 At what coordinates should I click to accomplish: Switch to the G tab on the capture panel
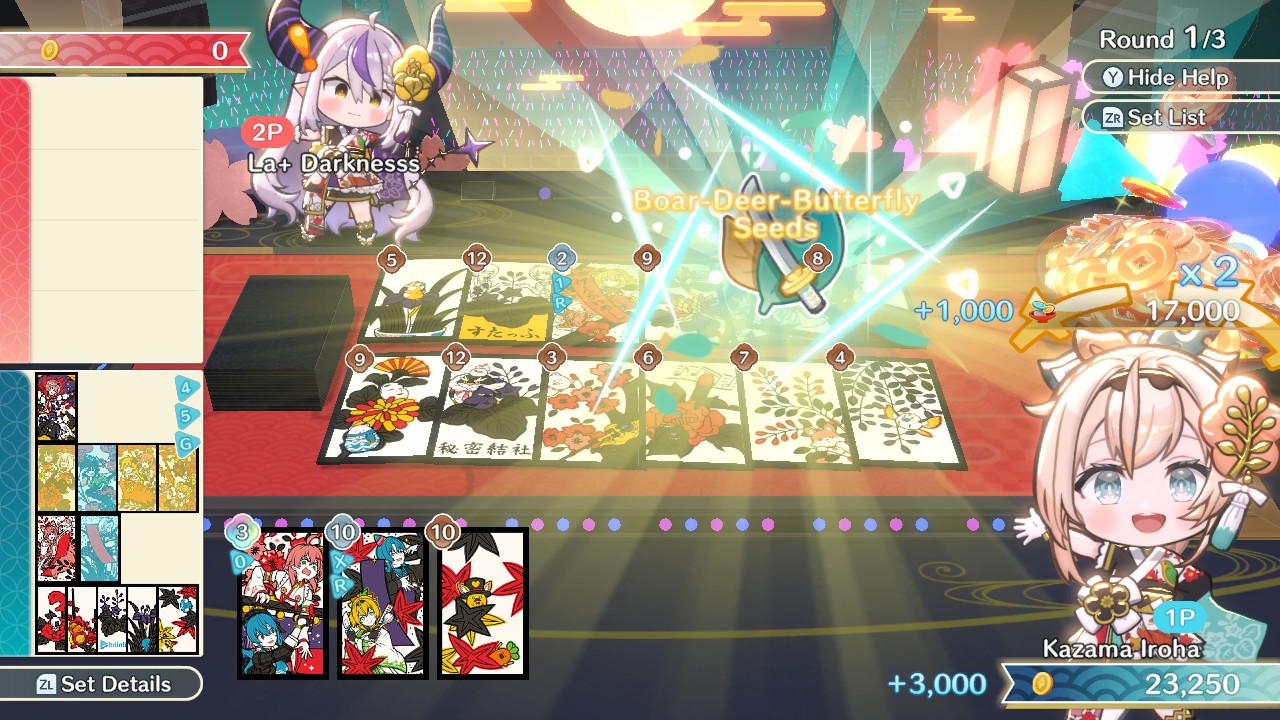(186, 443)
